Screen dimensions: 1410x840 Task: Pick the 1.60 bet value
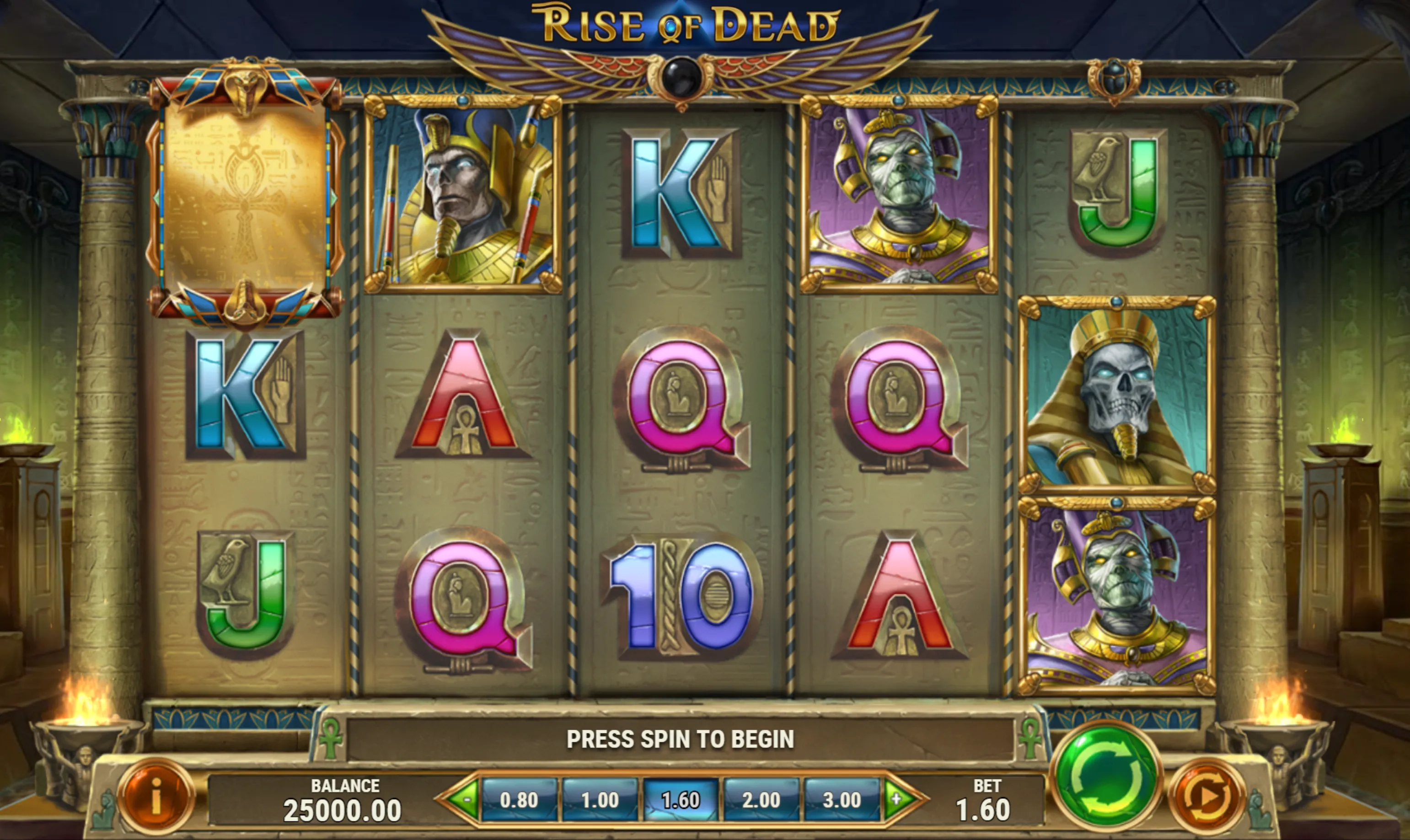click(681, 800)
